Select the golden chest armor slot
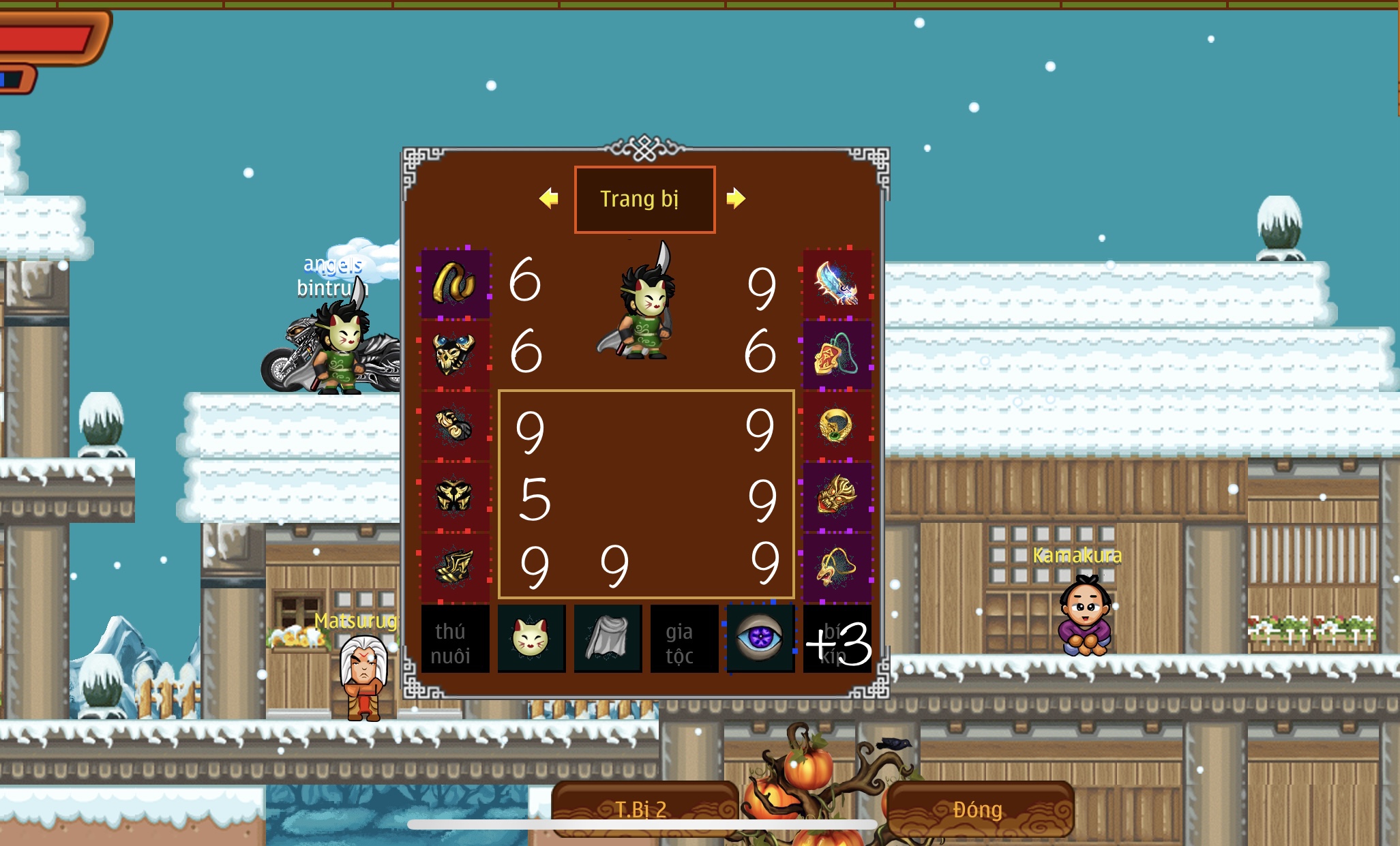Viewport: 1400px width, 846px height. [455, 496]
